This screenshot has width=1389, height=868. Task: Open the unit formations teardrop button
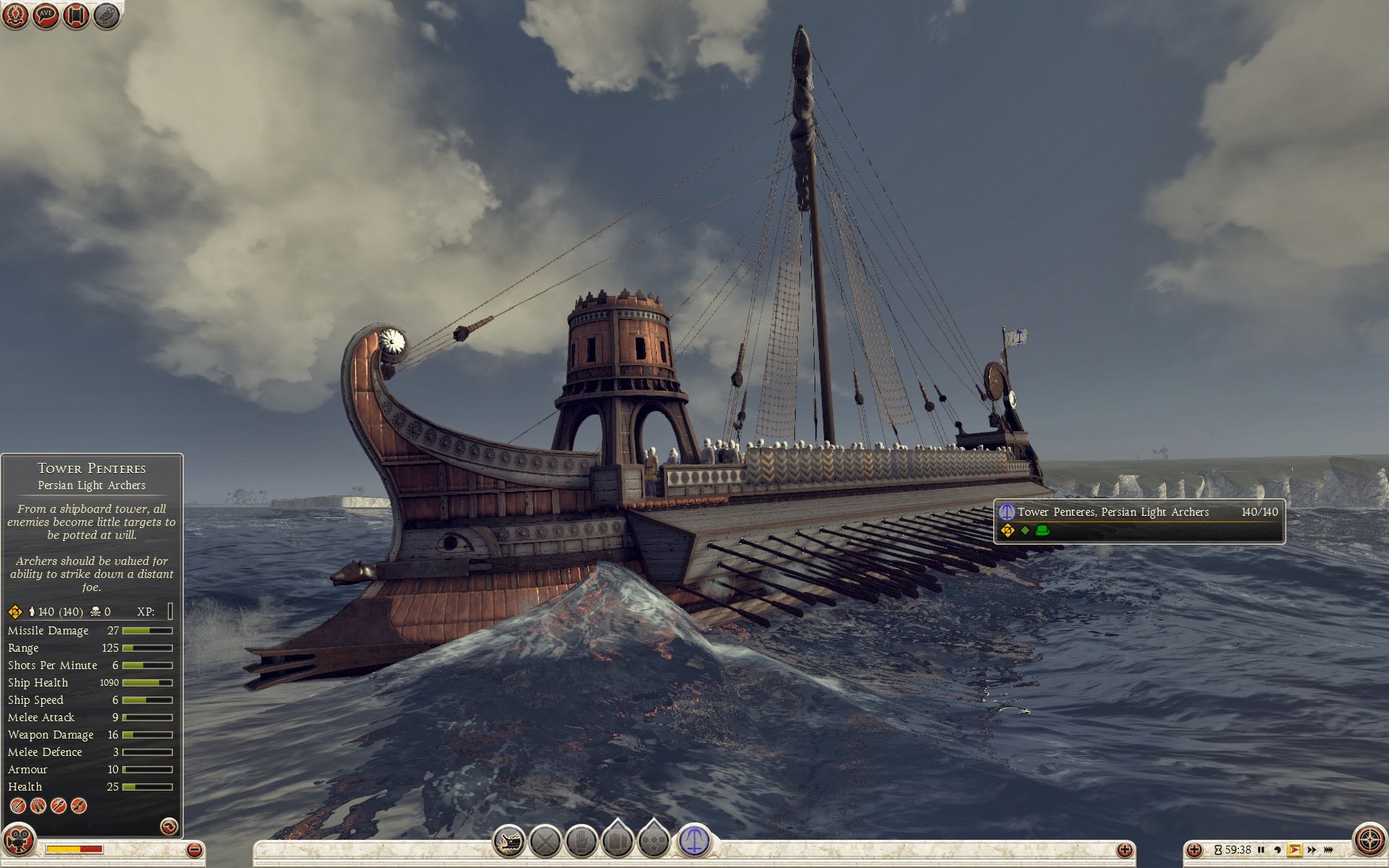point(619,840)
